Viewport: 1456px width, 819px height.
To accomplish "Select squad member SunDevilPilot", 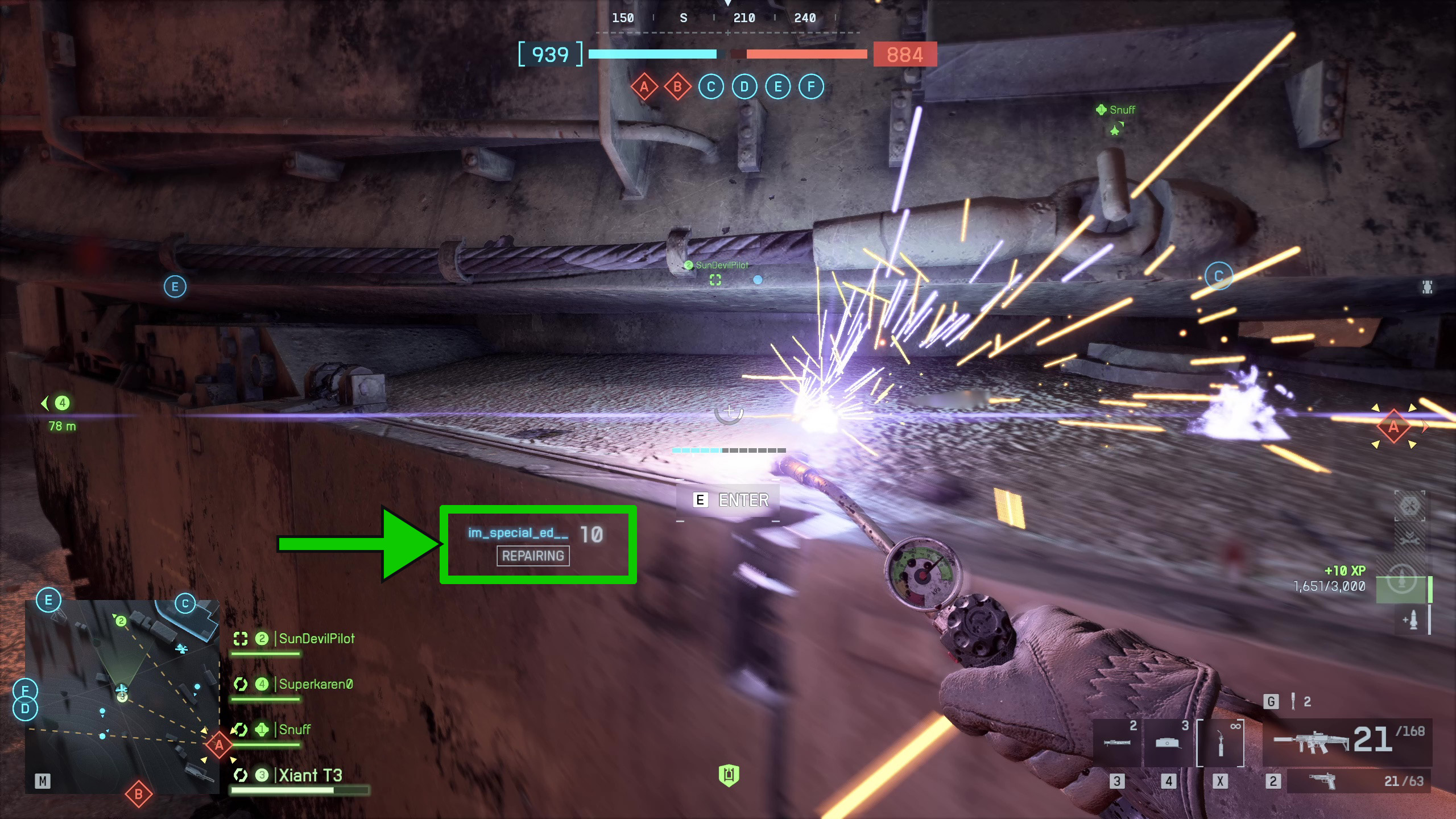I will click(x=316, y=639).
